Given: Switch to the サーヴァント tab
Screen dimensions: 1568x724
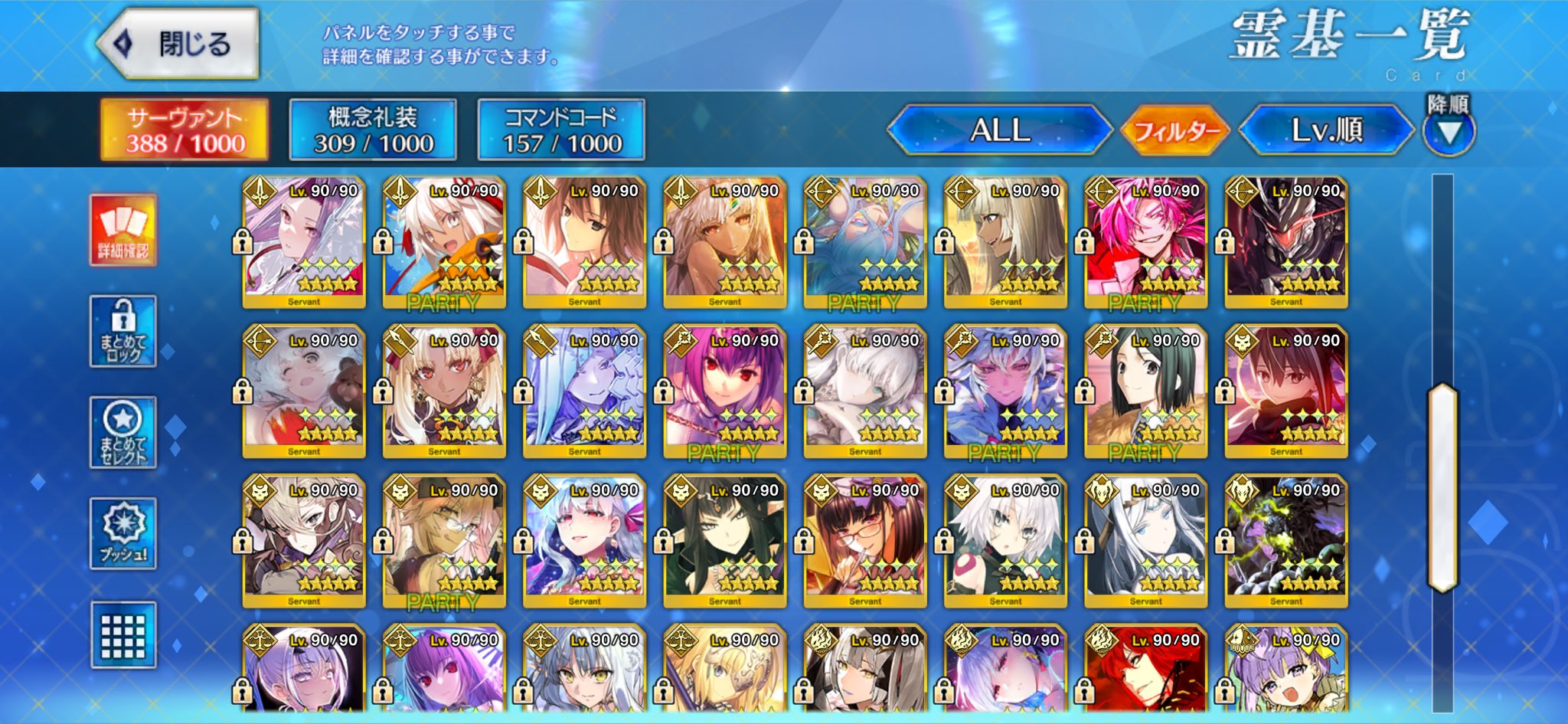Looking at the screenshot, I should 185,129.
